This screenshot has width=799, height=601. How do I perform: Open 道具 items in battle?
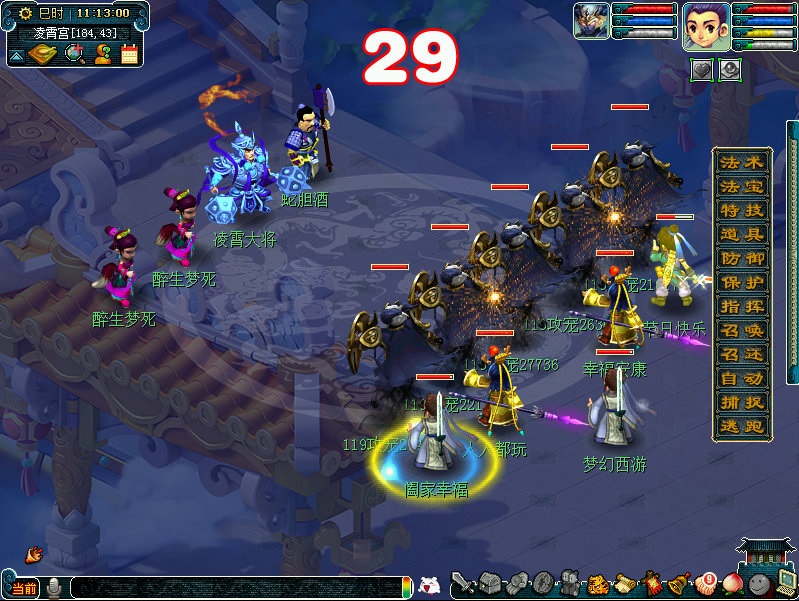pyautogui.click(x=742, y=234)
